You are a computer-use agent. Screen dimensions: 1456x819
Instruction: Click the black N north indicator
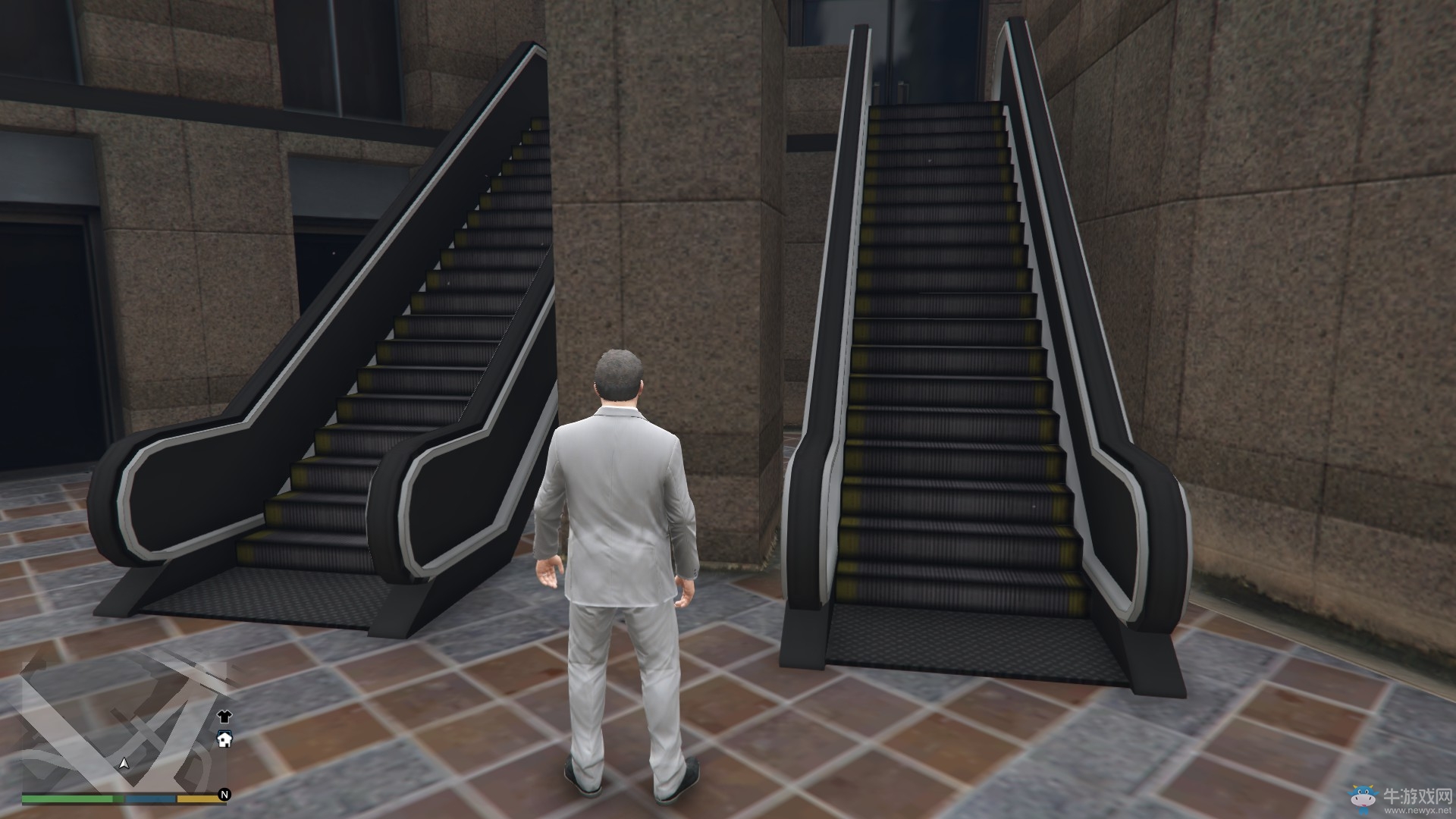[224, 794]
